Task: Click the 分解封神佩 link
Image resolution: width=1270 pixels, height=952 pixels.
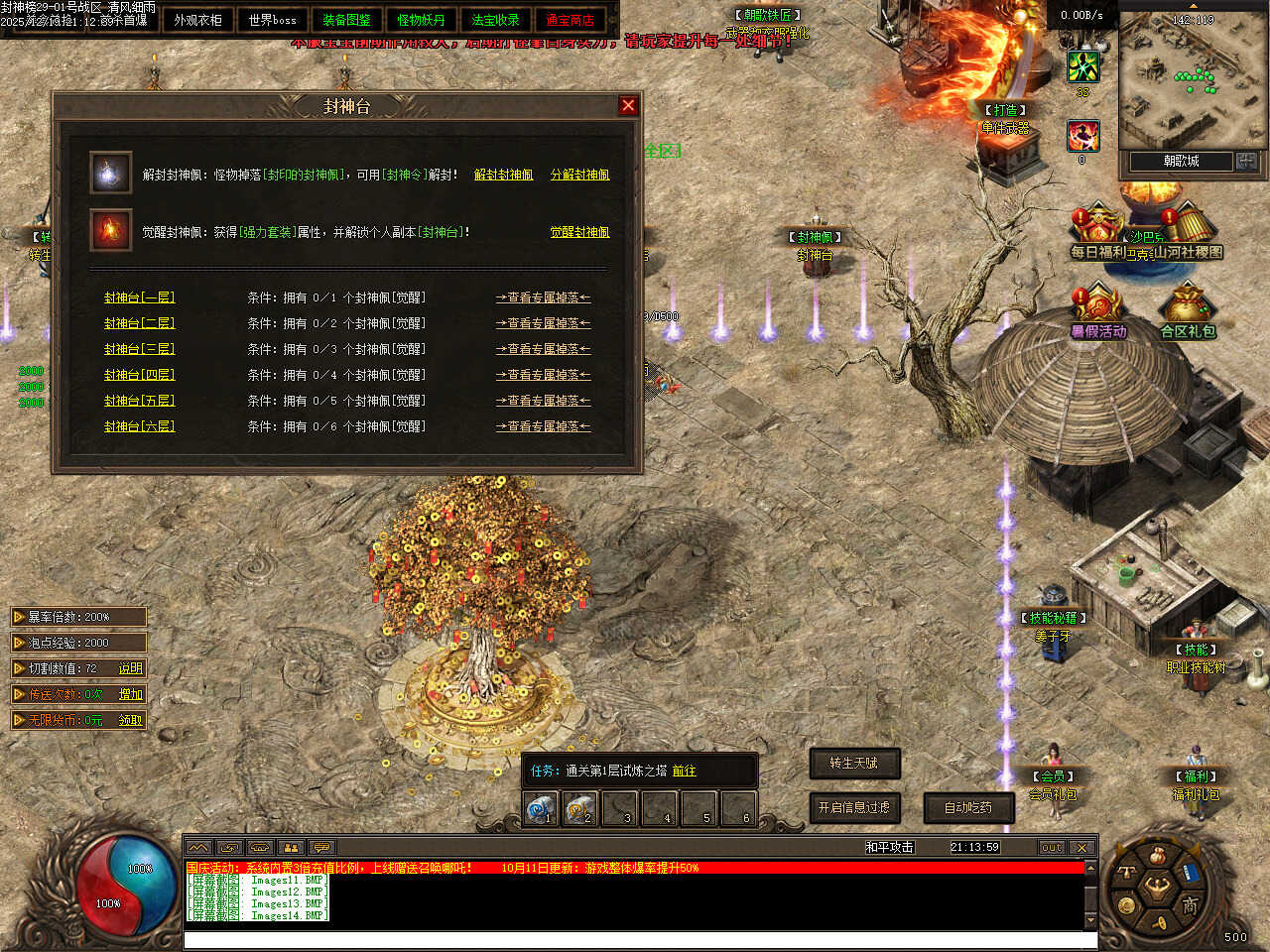Action: [580, 175]
